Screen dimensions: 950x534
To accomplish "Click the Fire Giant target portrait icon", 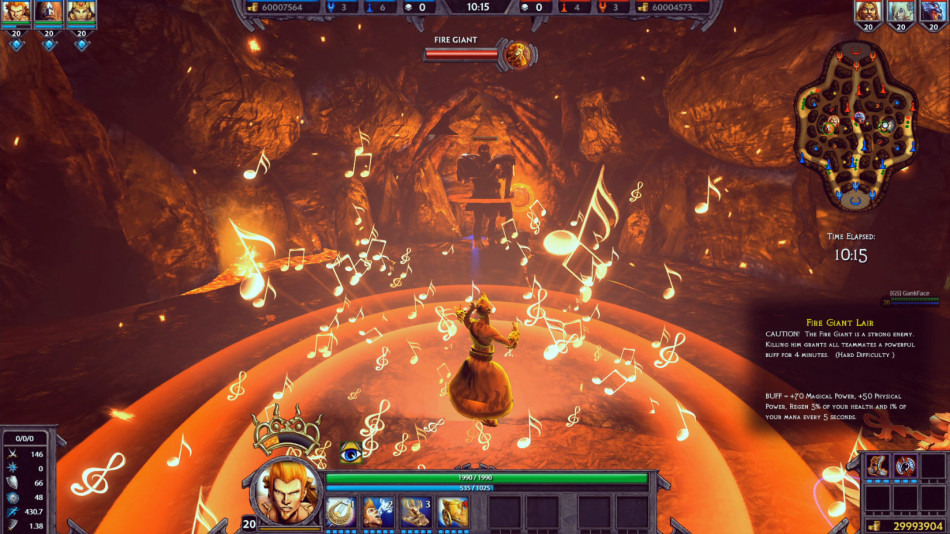I will point(517,54).
